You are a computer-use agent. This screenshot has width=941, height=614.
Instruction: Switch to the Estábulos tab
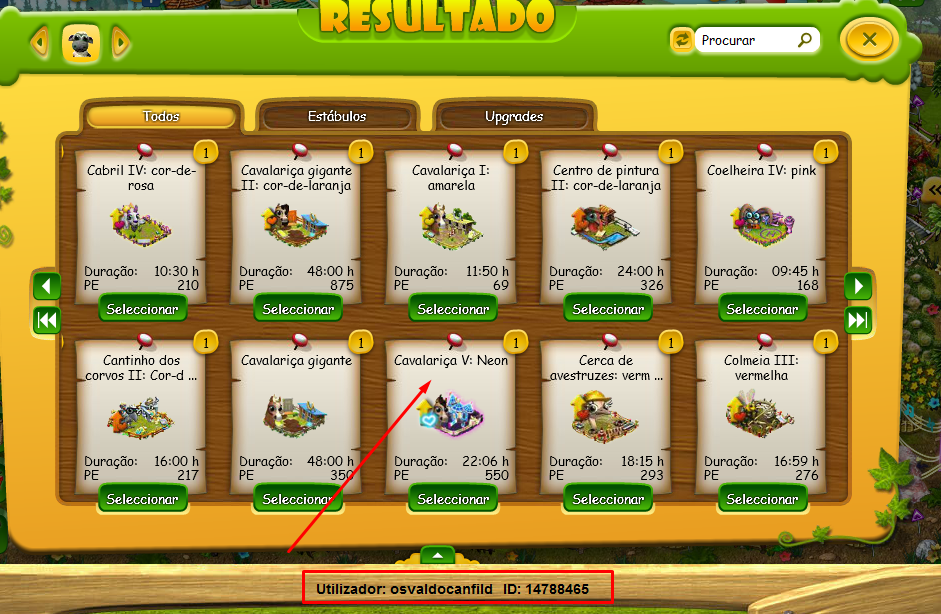click(337, 116)
